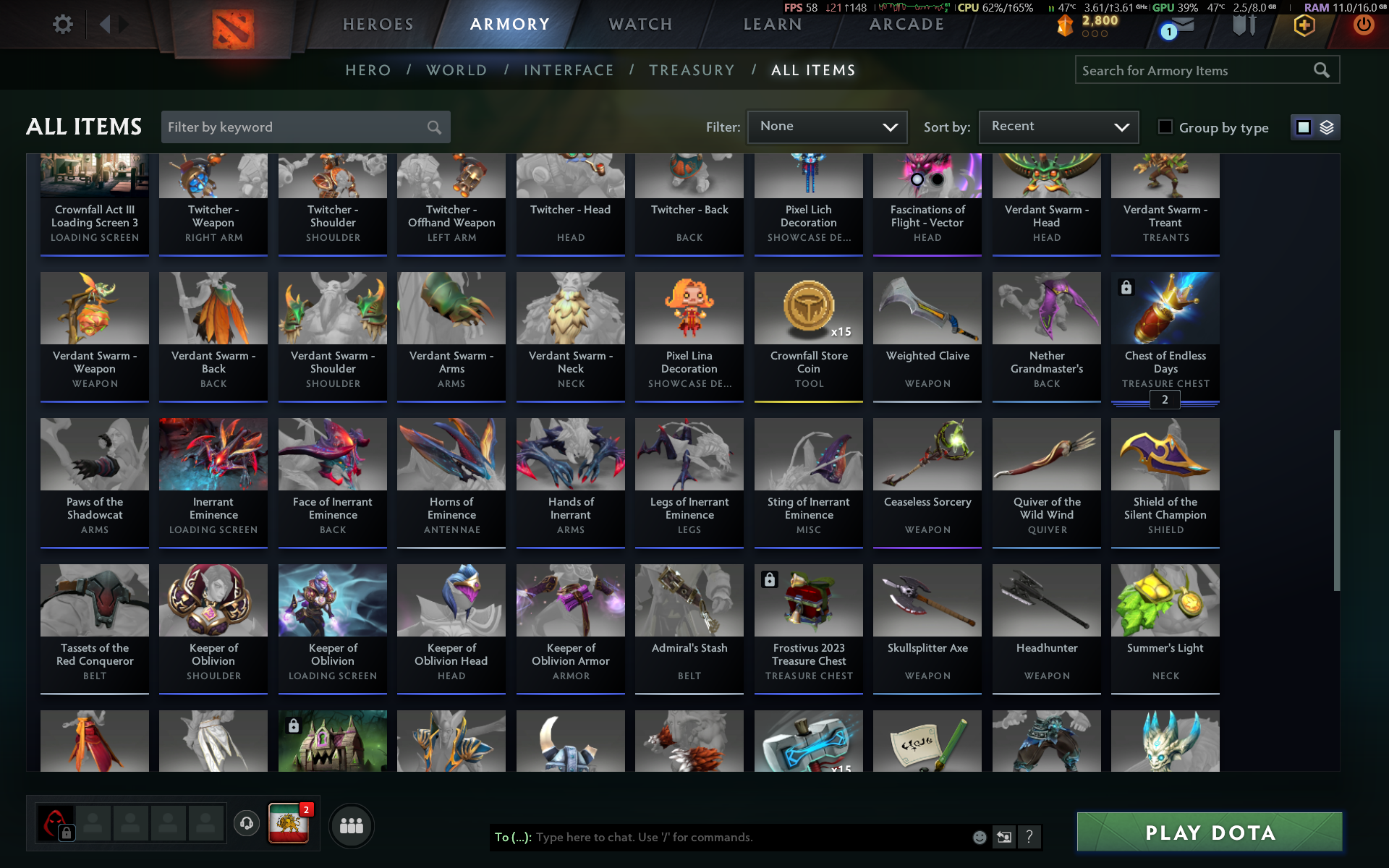Image resolution: width=1389 pixels, height=868 pixels.
Task: Go to the Arcade section
Action: click(906, 25)
